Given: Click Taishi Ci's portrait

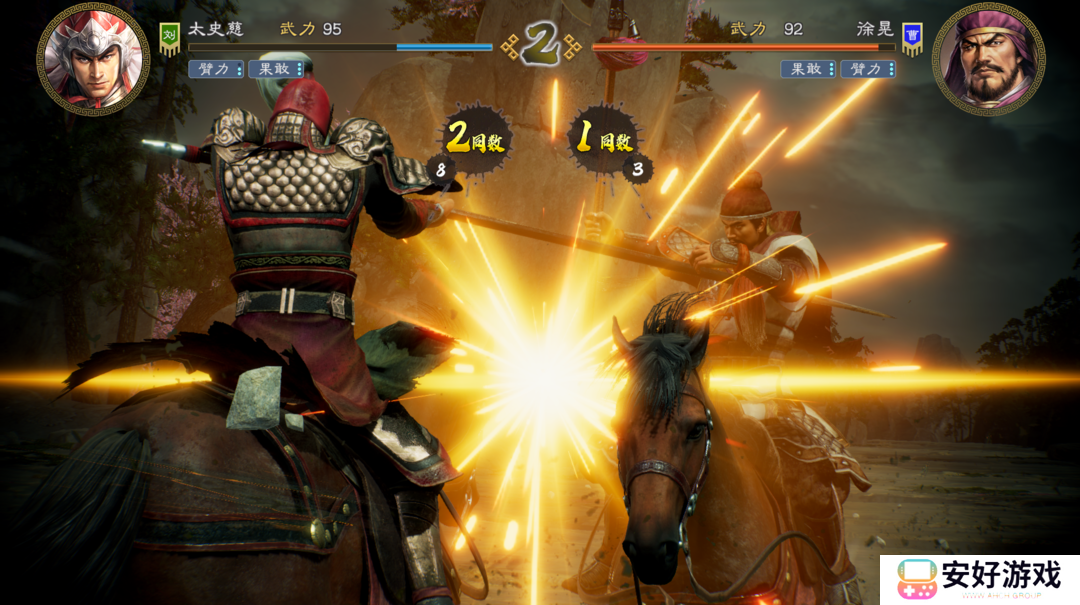Looking at the screenshot, I should [92, 60].
